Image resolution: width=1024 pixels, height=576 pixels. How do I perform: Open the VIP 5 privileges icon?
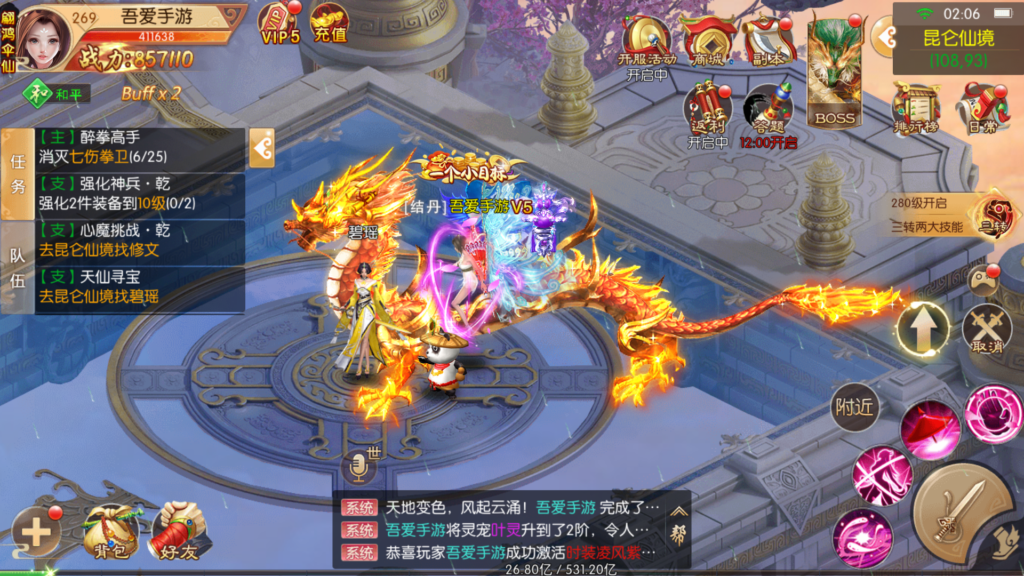click(280, 24)
